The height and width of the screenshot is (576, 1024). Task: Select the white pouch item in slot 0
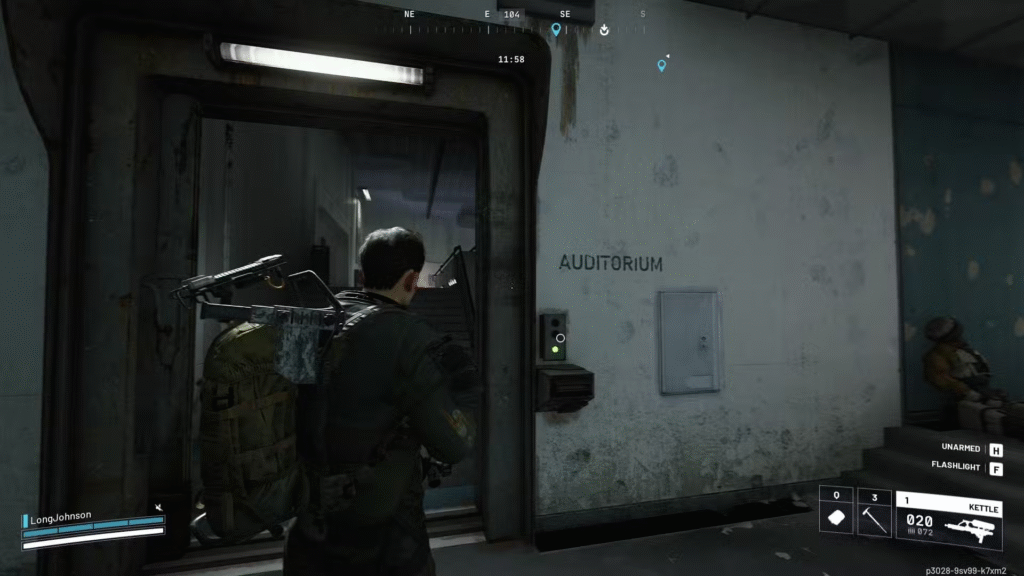pyautogui.click(x=836, y=519)
